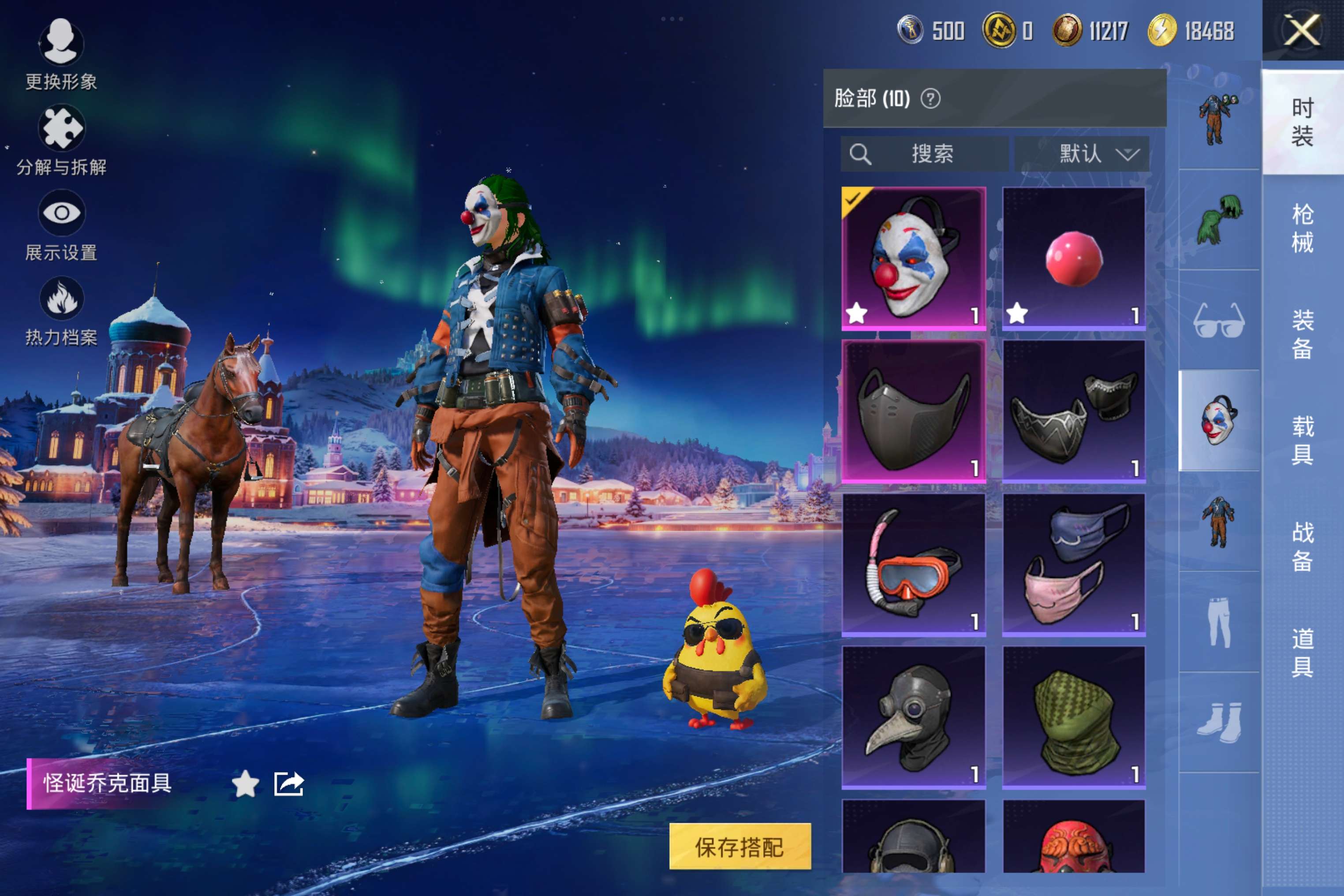Screen dimensions: 1344x896
Task: Save the outfit with 保存搭配
Action: click(x=739, y=846)
